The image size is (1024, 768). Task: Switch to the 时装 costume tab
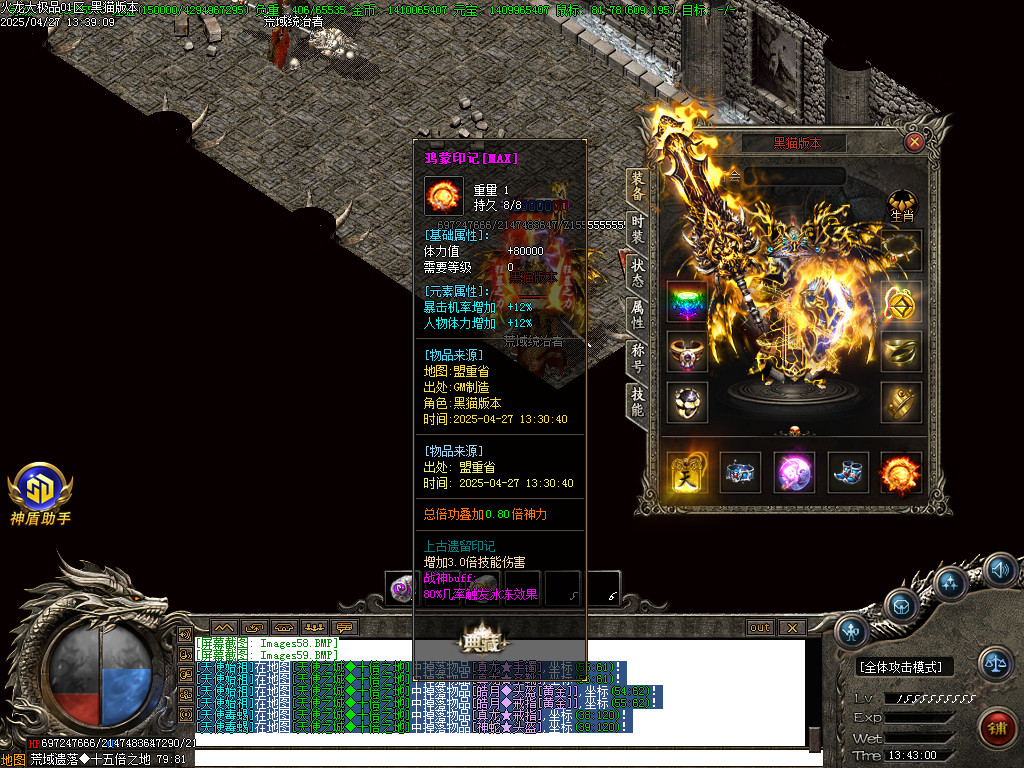click(x=638, y=233)
